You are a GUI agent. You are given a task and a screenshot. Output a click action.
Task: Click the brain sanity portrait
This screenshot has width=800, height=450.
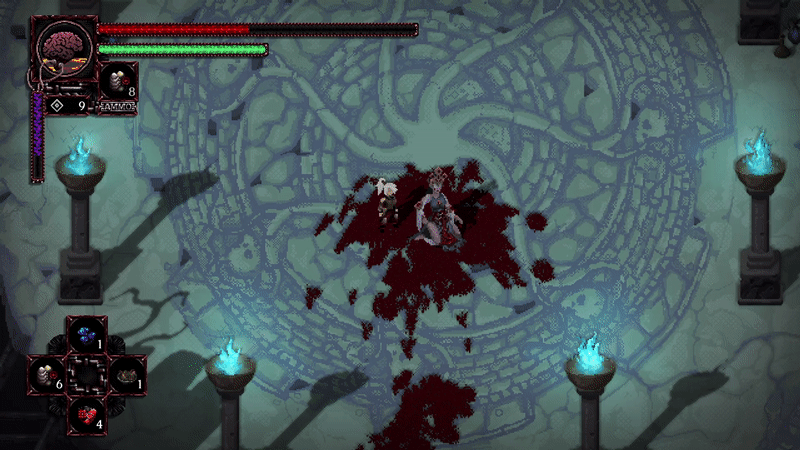click(64, 48)
